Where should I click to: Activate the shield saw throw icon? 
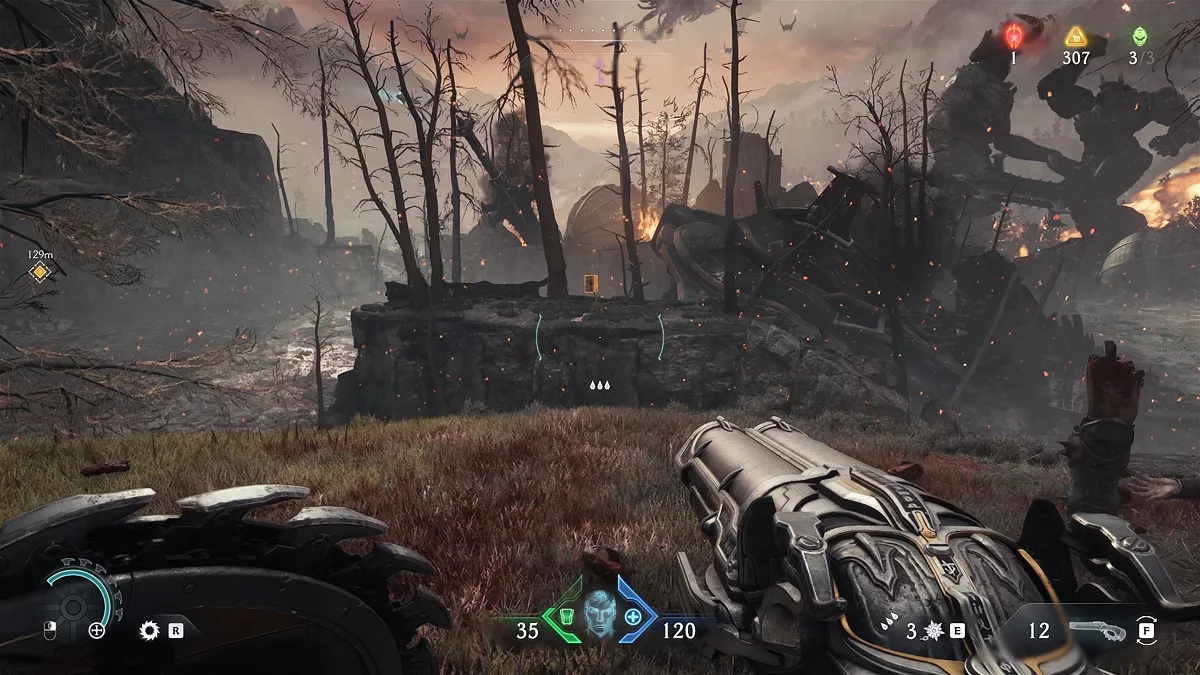(x=150, y=630)
